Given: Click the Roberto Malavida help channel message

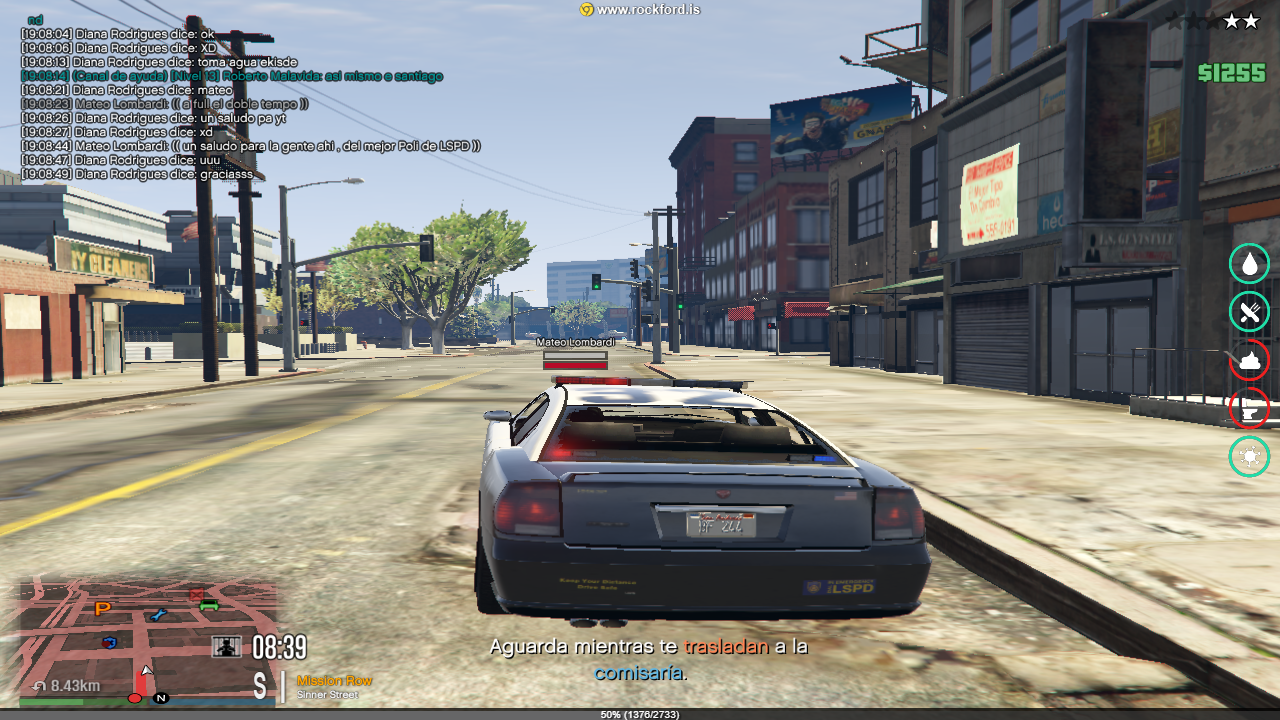Looking at the screenshot, I should tap(231, 76).
